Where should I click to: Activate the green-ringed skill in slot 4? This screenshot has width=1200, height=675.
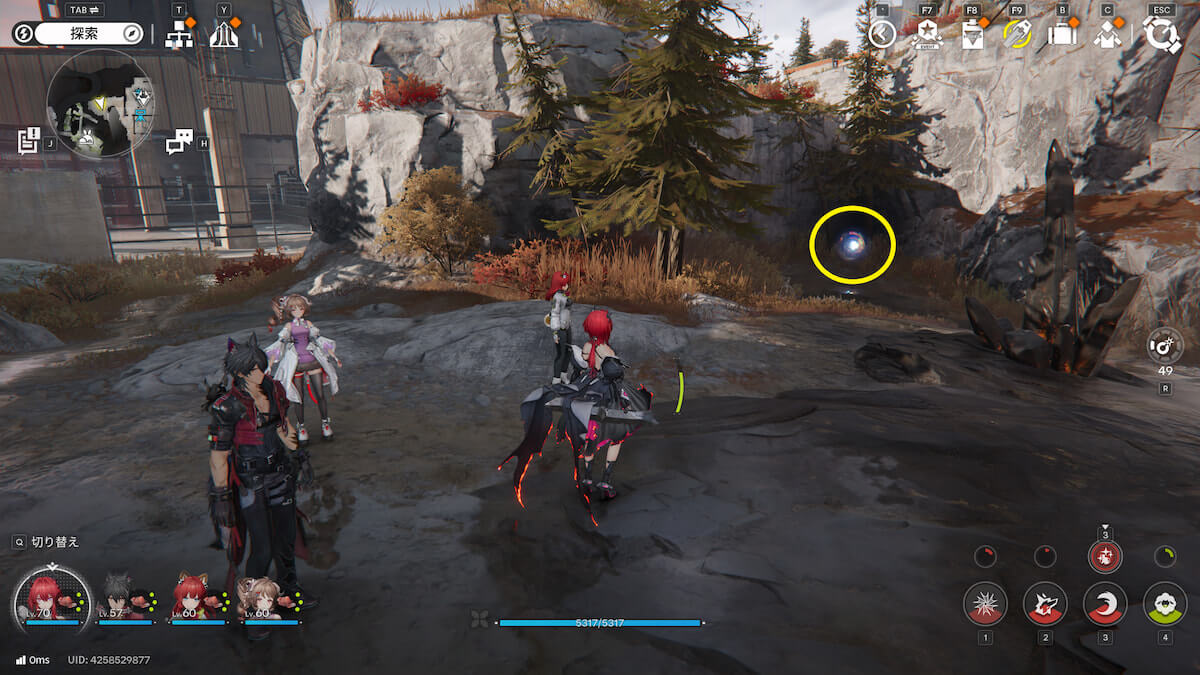click(x=1165, y=603)
